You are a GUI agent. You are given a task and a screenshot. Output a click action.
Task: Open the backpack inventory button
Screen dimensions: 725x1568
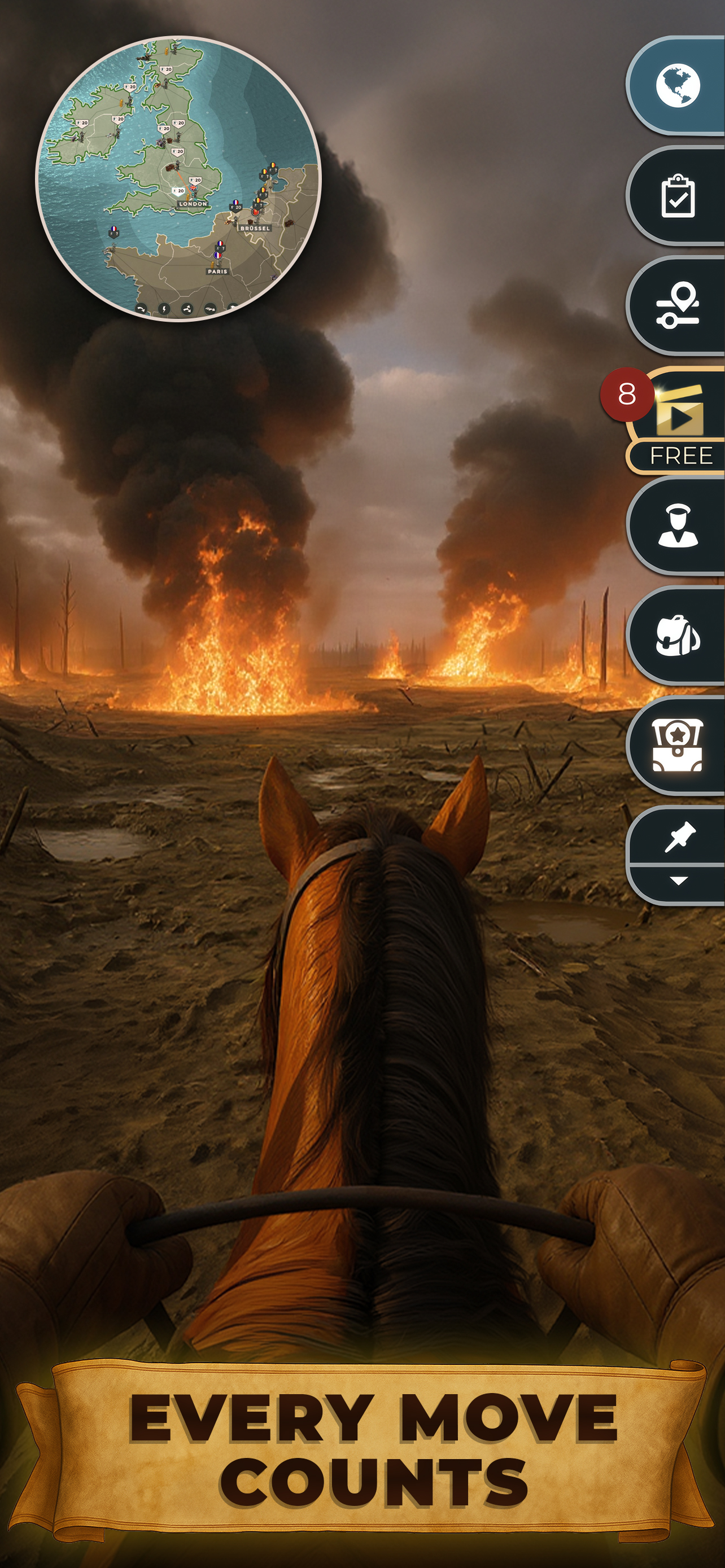point(678,636)
